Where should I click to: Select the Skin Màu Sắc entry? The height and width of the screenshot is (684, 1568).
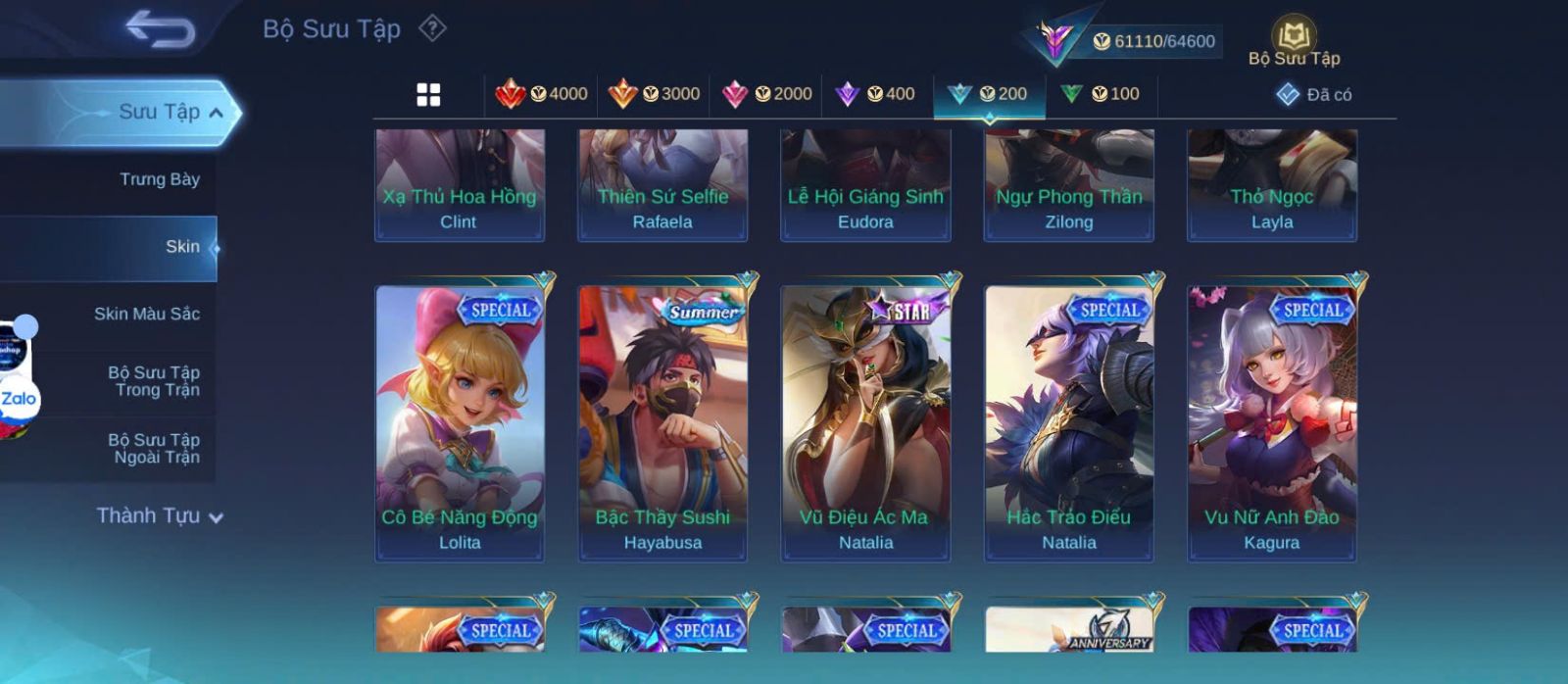pos(146,314)
